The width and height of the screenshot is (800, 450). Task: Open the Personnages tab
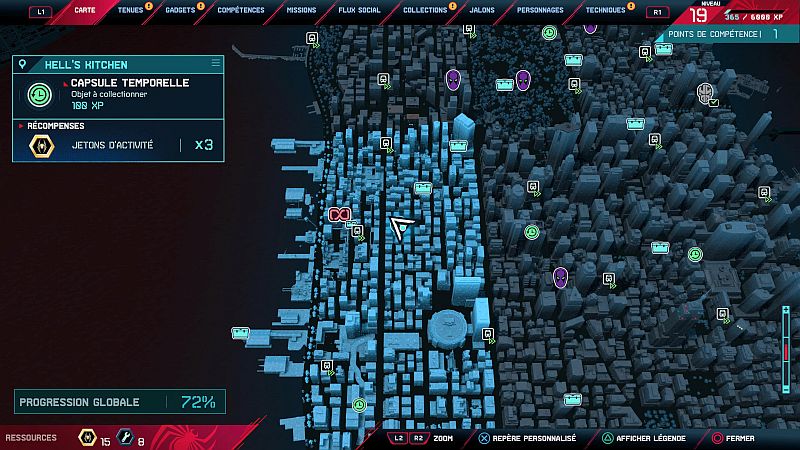[540, 10]
